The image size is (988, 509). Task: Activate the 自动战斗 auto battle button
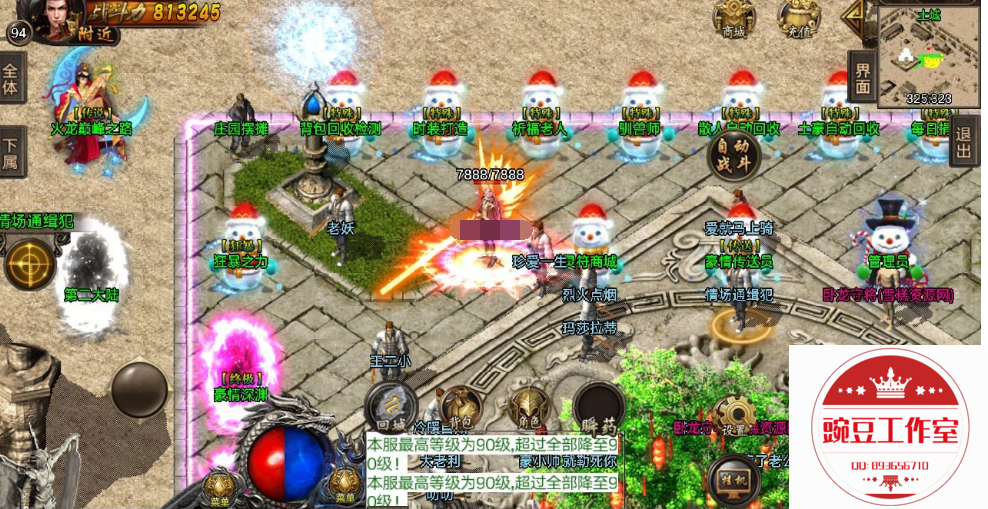733,157
